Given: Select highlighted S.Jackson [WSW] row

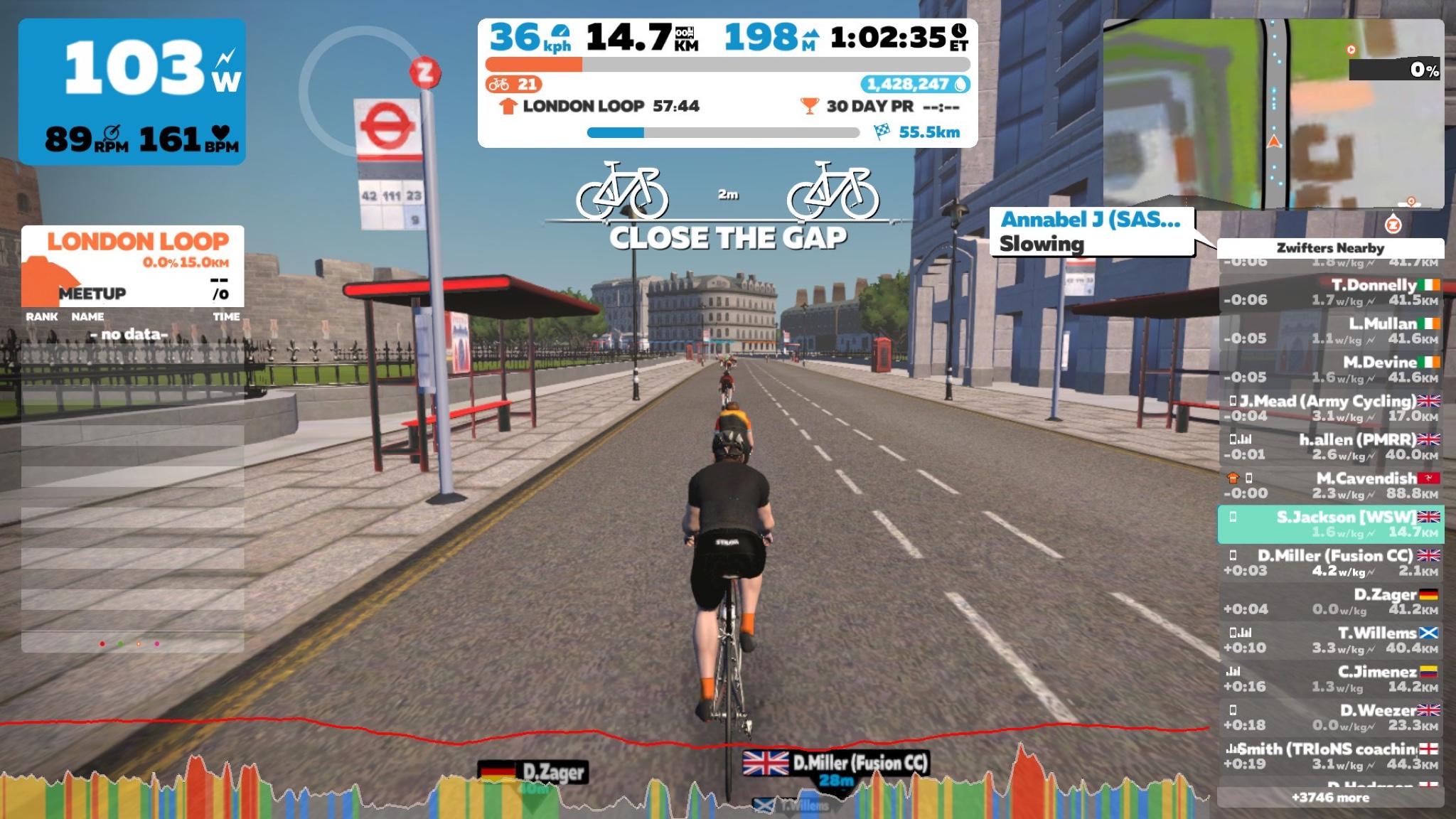Looking at the screenshot, I should pos(1330,524).
